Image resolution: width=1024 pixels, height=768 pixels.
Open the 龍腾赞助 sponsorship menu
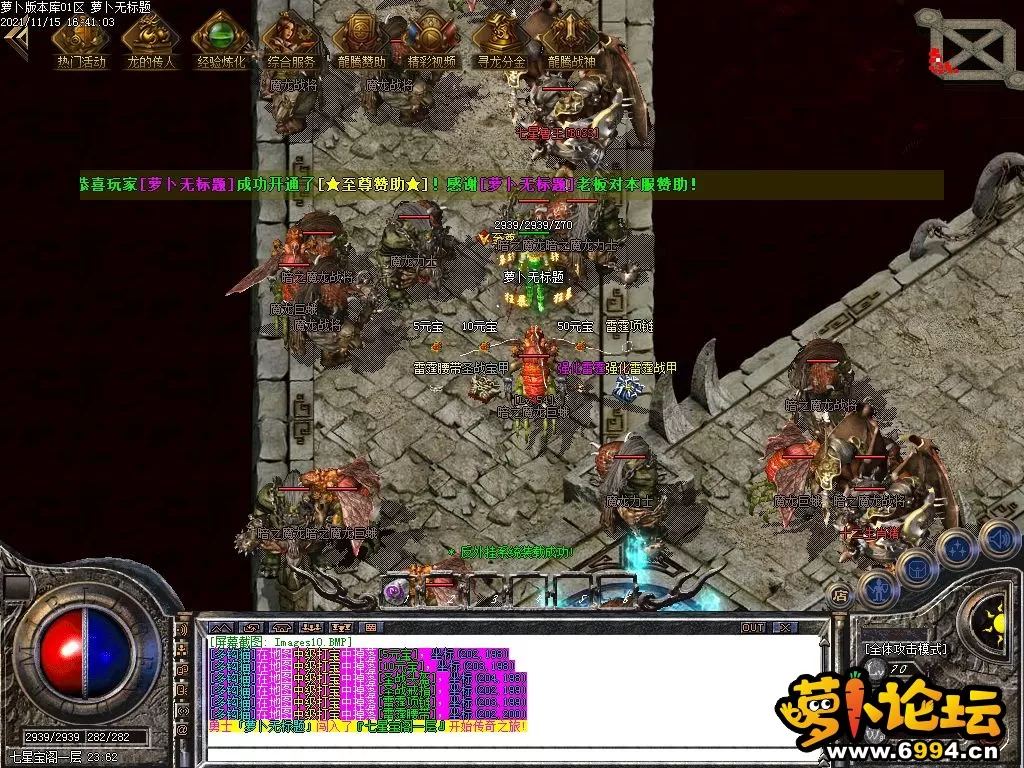tap(361, 38)
